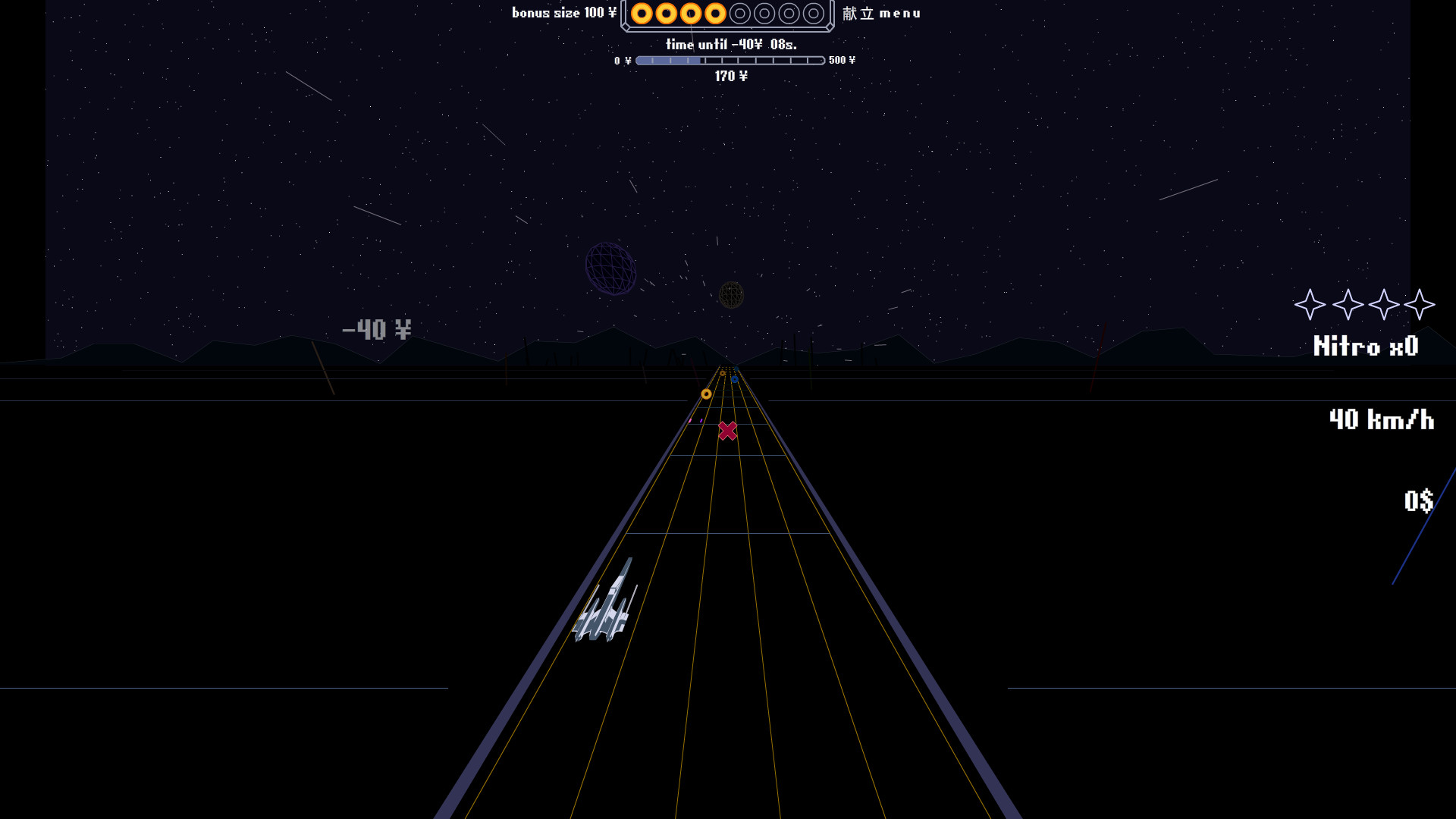
Task: Click the purple wireframe sphere in the sky
Action: click(x=611, y=270)
